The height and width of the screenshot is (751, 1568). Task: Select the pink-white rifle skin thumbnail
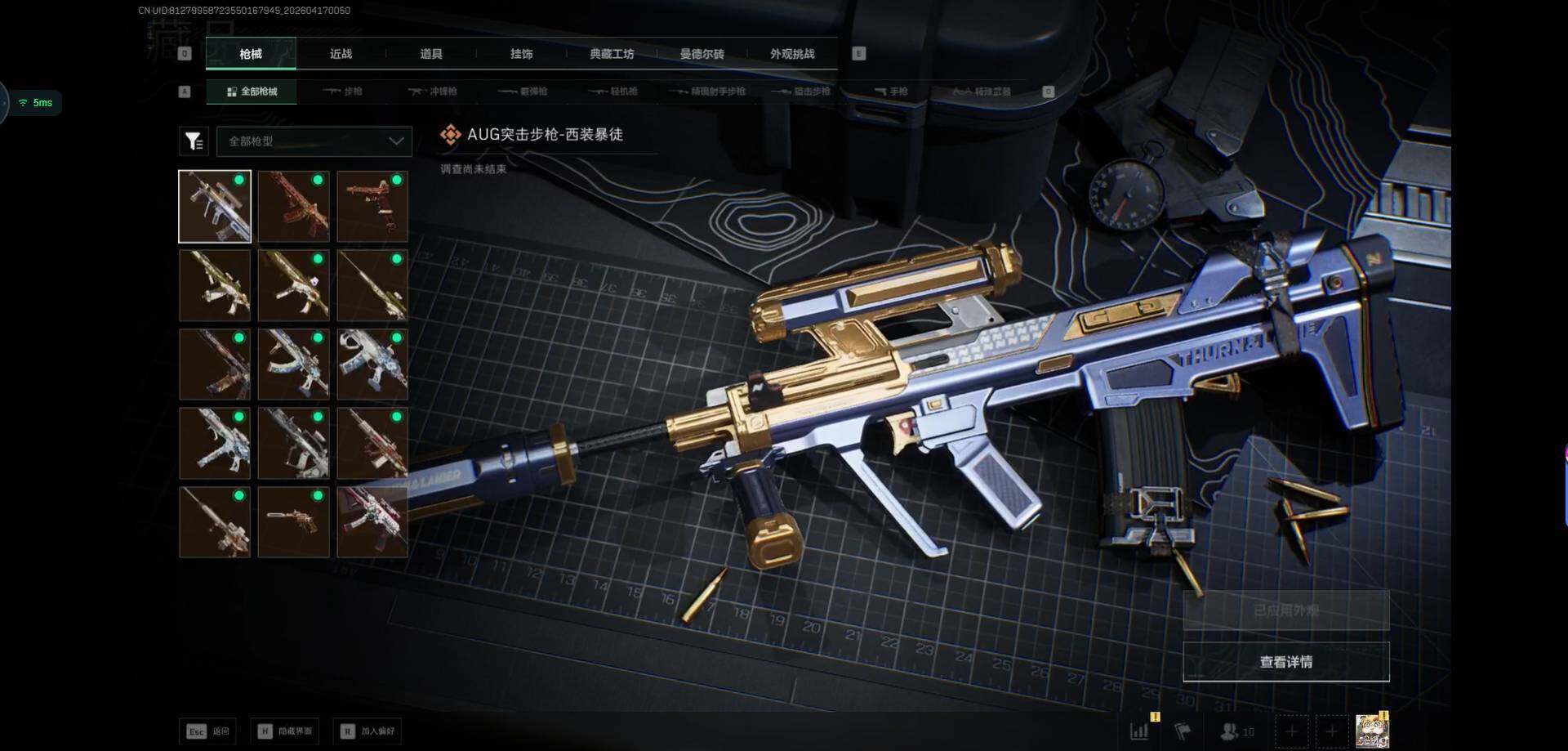coord(372,522)
